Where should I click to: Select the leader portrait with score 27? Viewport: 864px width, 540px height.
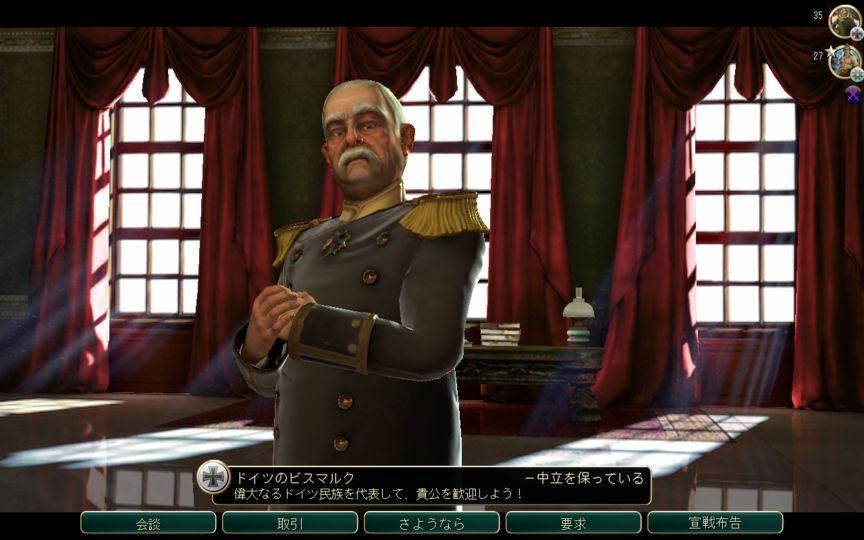(844, 60)
